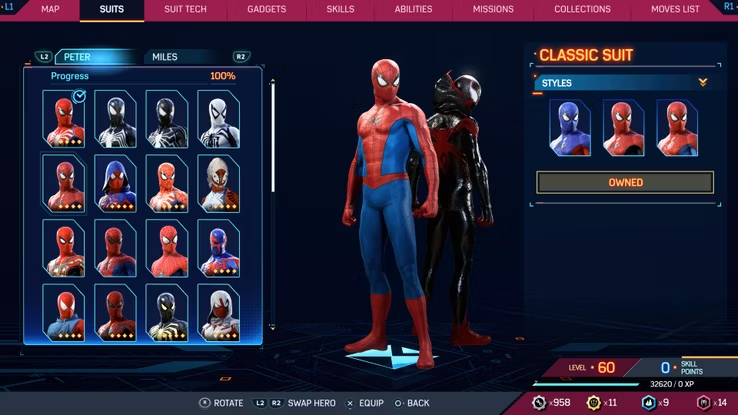Choose the equipped Classic Suit thumbnail
The height and width of the screenshot is (415, 738).
click(64, 119)
